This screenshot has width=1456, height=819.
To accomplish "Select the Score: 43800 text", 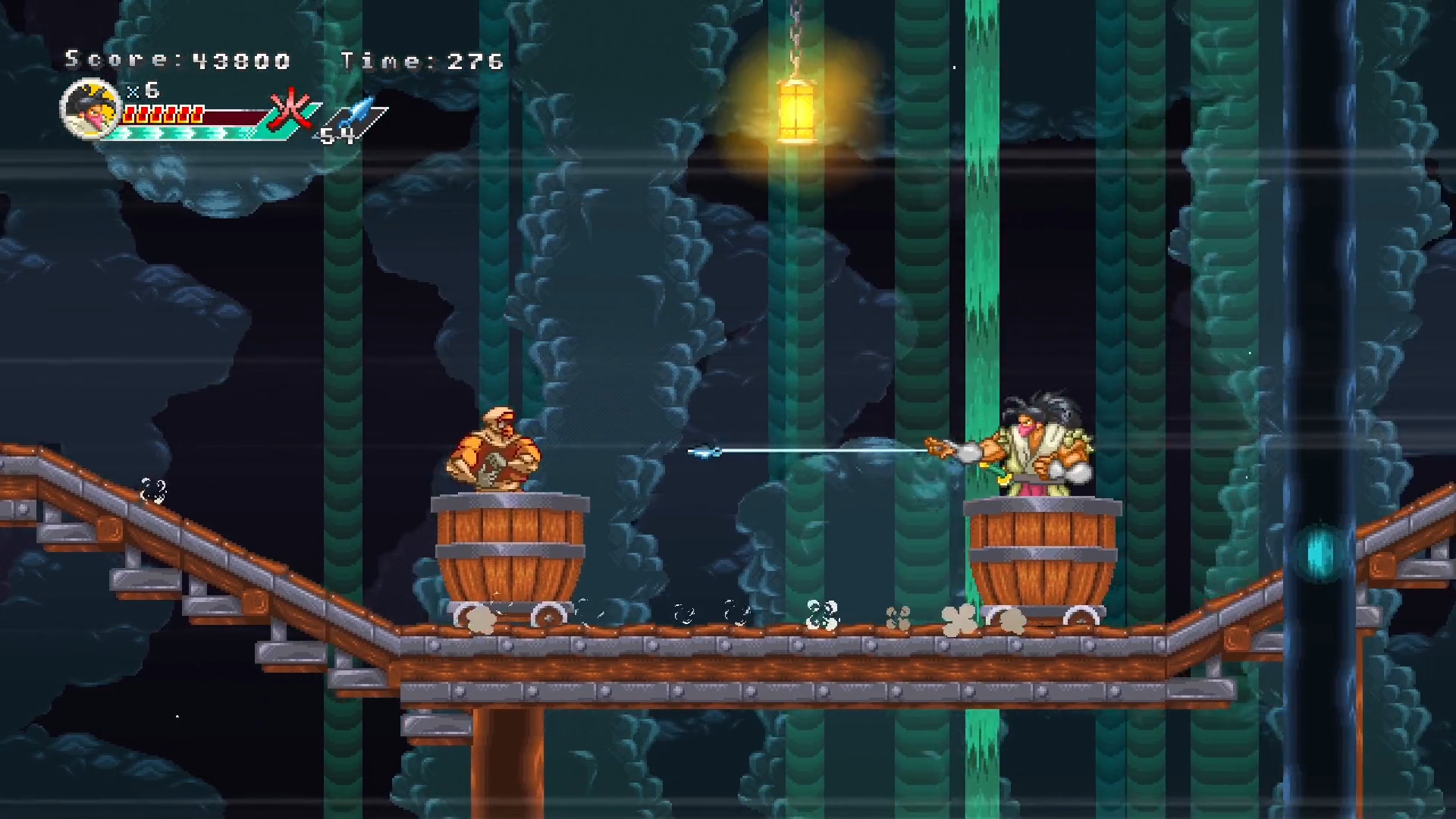I will pos(178,59).
